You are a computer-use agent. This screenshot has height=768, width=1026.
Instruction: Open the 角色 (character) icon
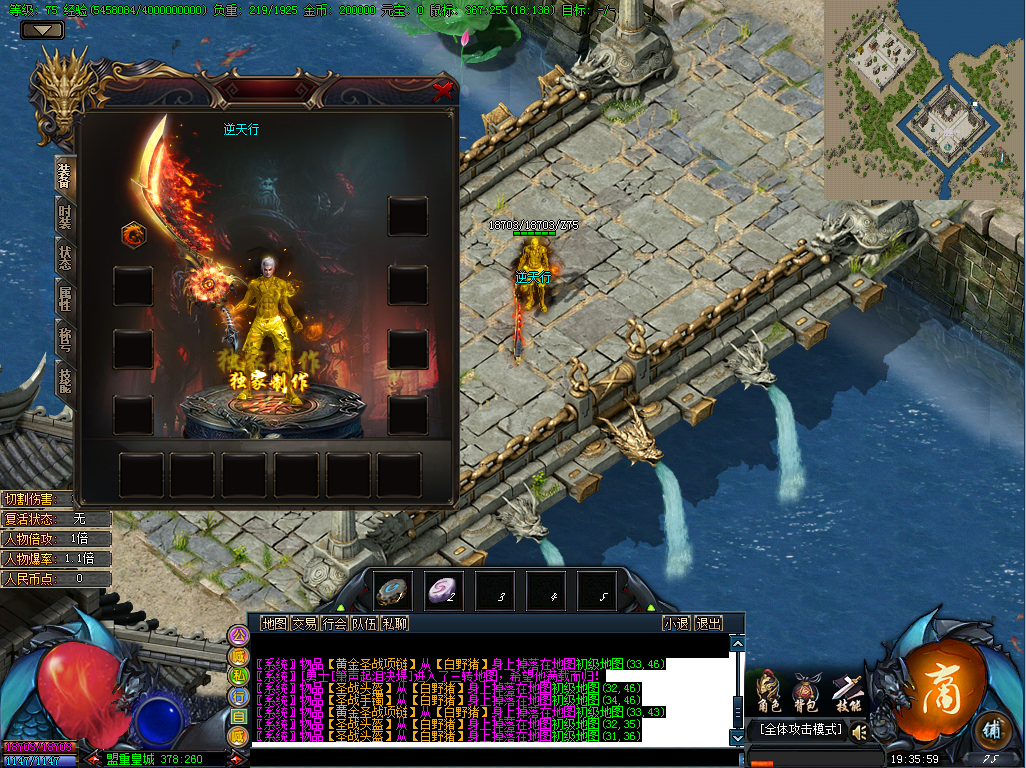(x=768, y=691)
